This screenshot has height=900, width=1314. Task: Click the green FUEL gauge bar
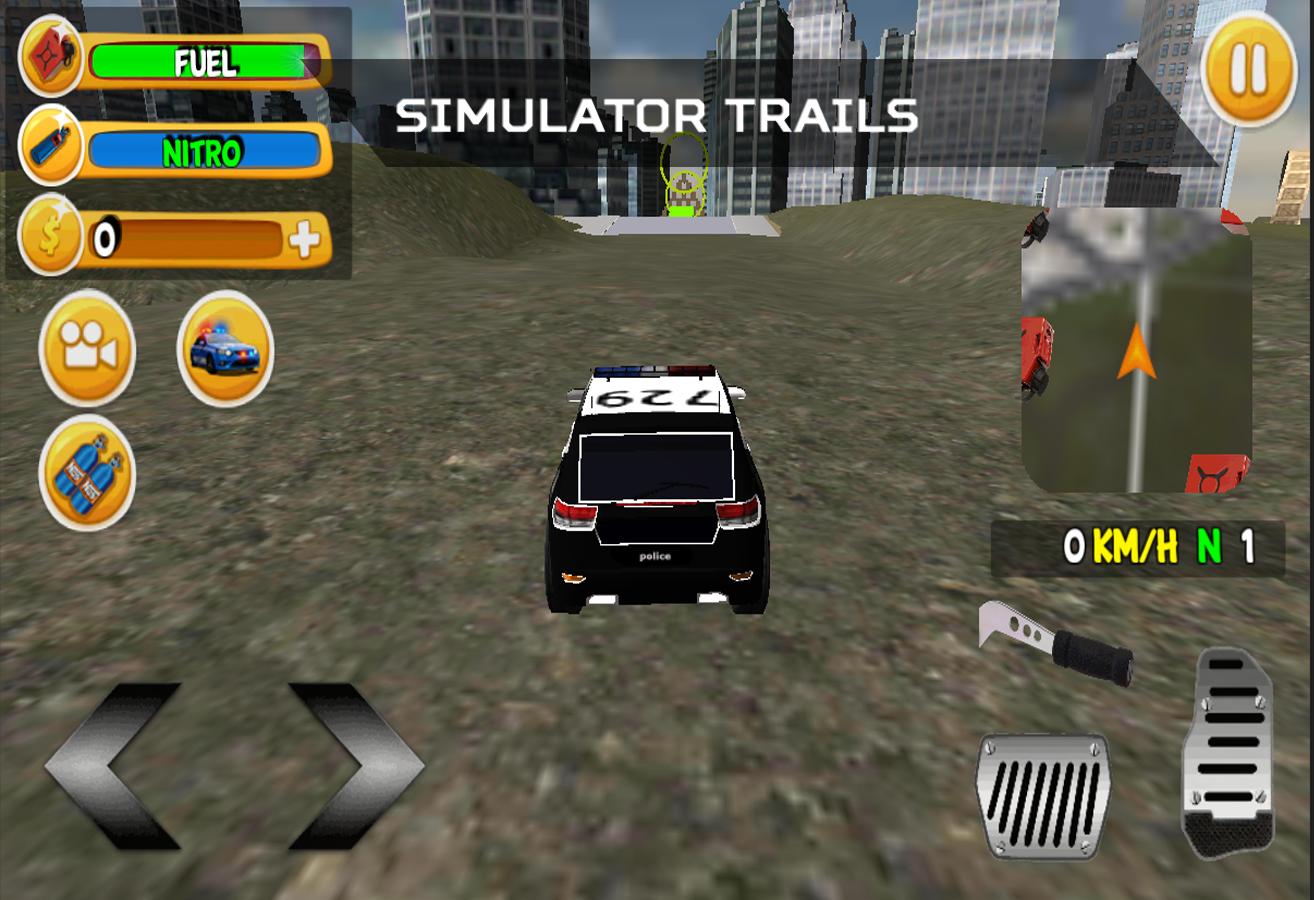pyautogui.click(x=205, y=62)
